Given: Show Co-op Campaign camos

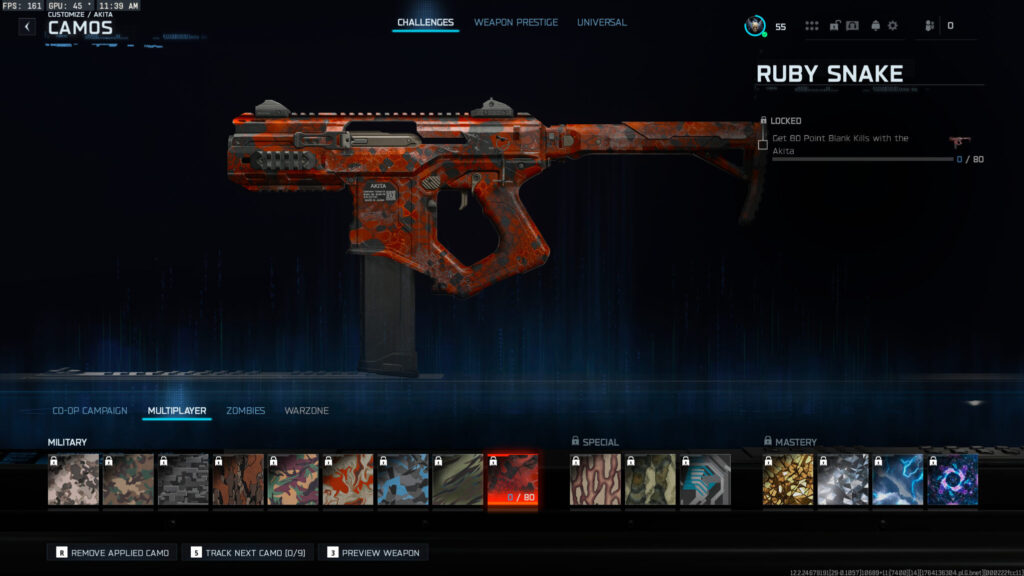Looking at the screenshot, I should 90,411.
